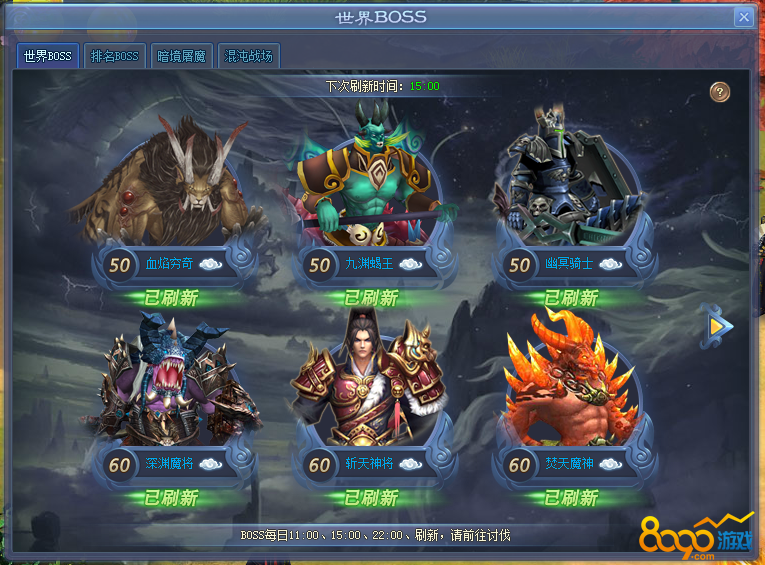Click the cloud icon beside 九渊蜥王

tap(411, 265)
